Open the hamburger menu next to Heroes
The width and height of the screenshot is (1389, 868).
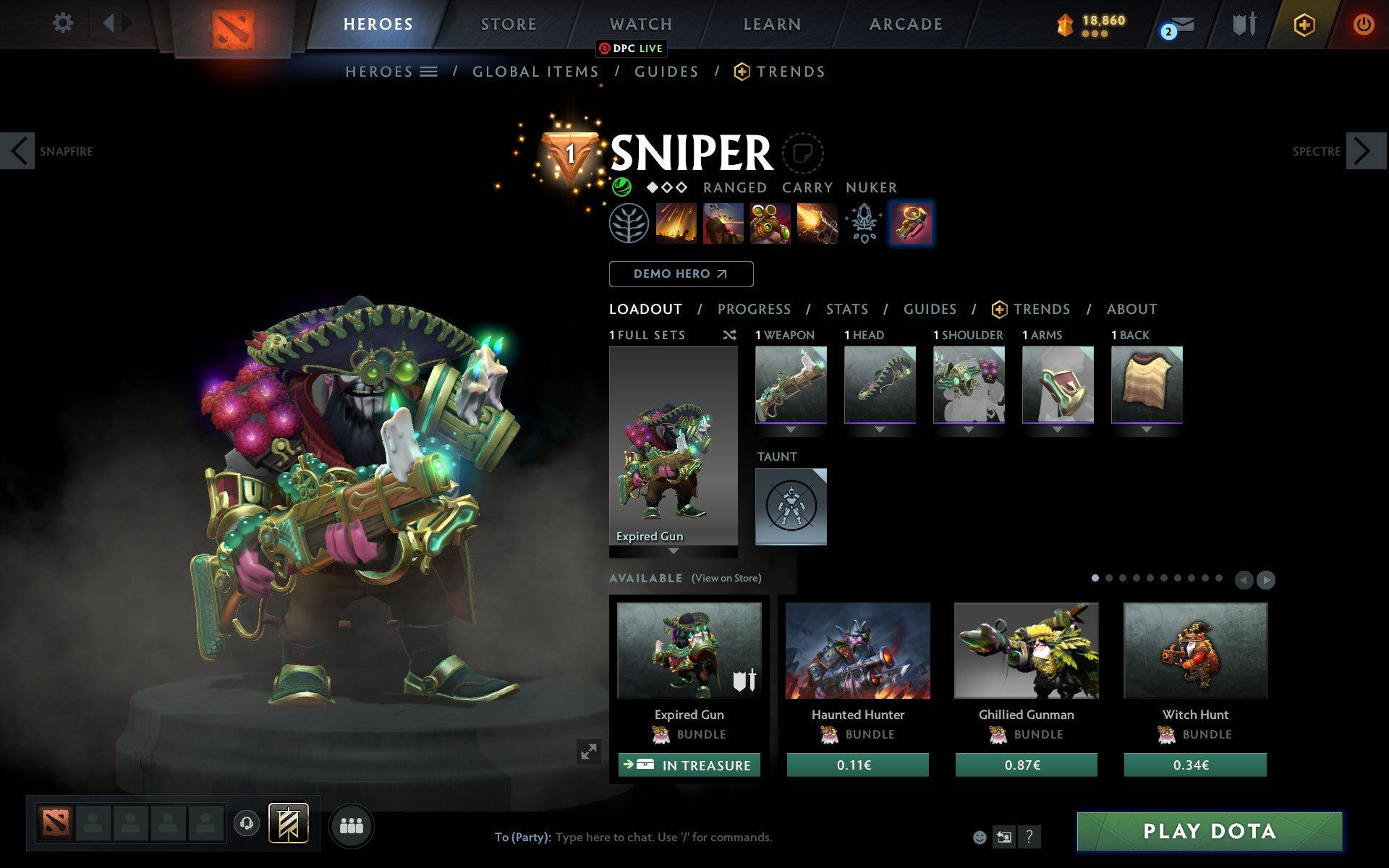click(430, 72)
